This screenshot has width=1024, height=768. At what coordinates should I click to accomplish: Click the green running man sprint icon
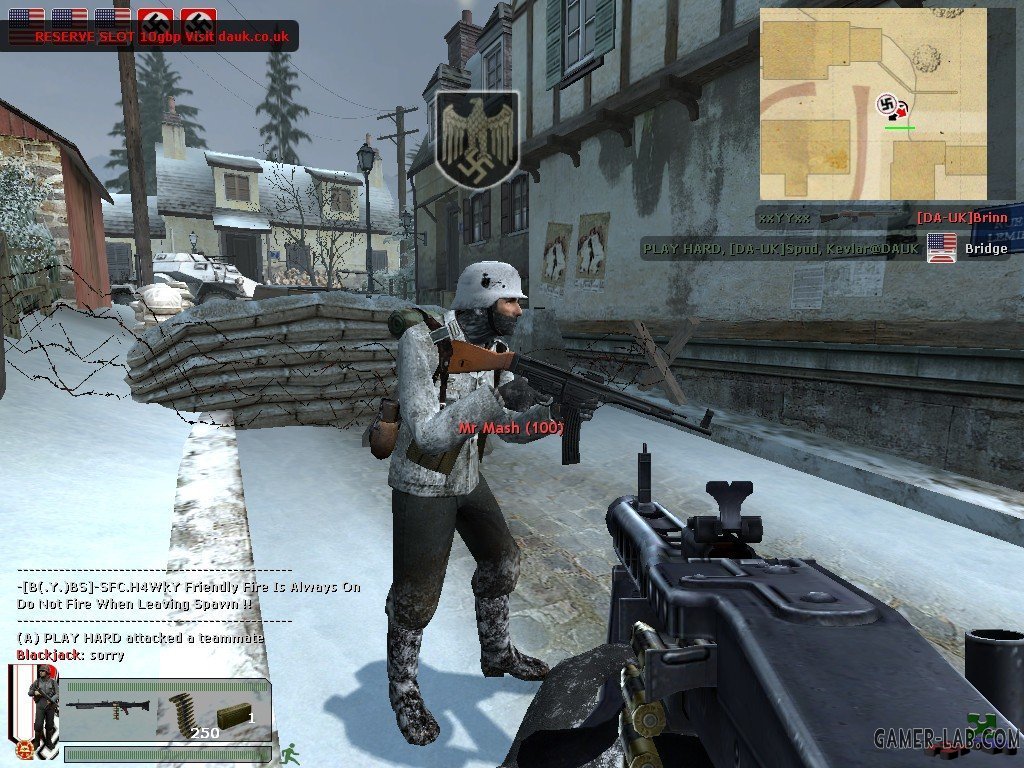coord(290,752)
